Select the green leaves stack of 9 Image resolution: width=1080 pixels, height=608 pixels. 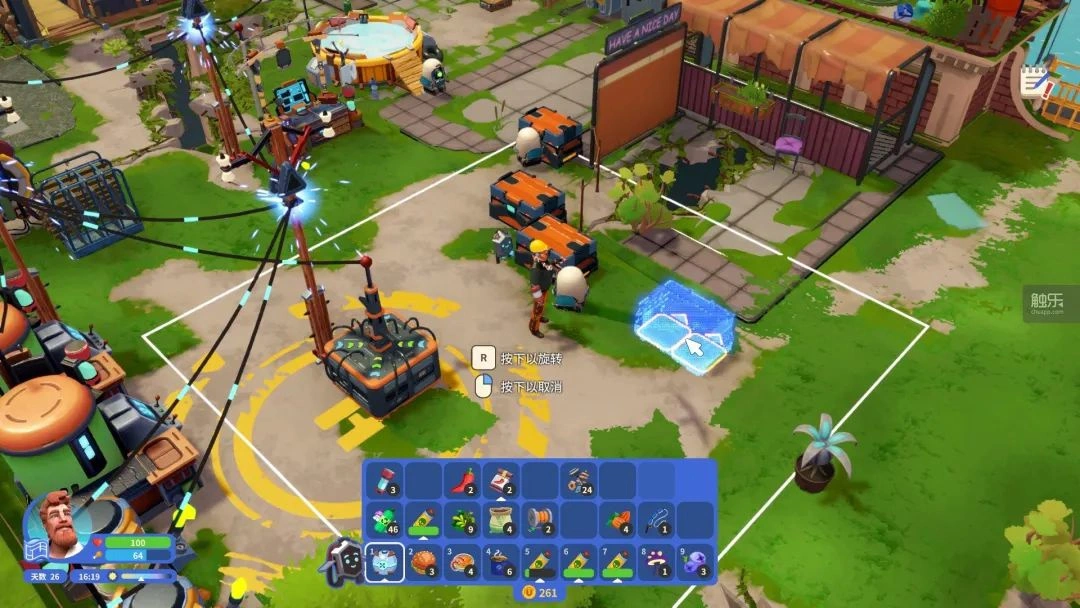click(462, 520)
